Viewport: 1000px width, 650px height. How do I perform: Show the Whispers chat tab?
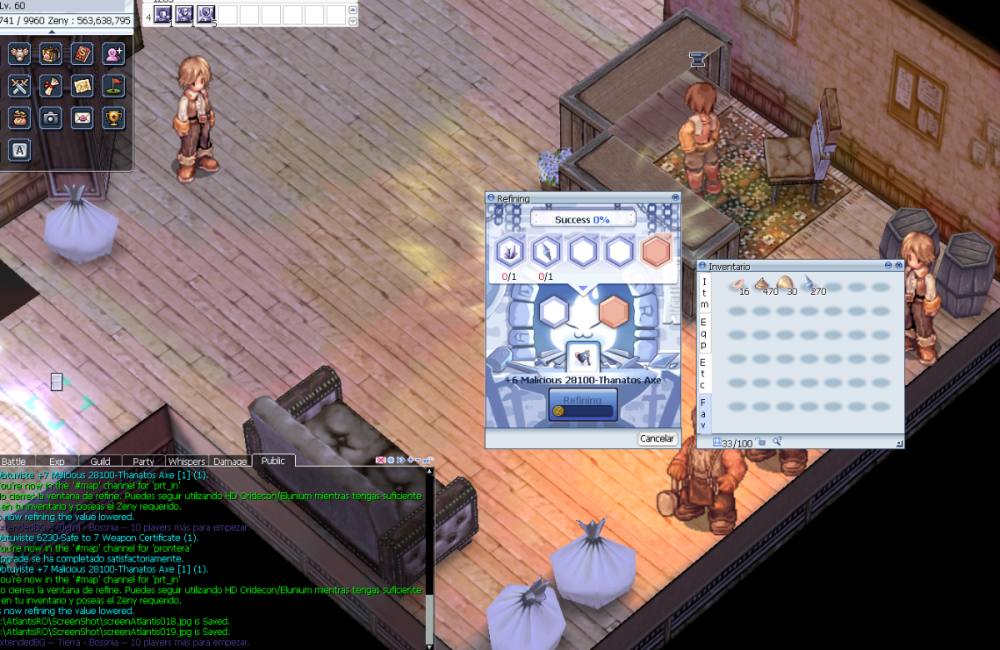pos(187,461)
